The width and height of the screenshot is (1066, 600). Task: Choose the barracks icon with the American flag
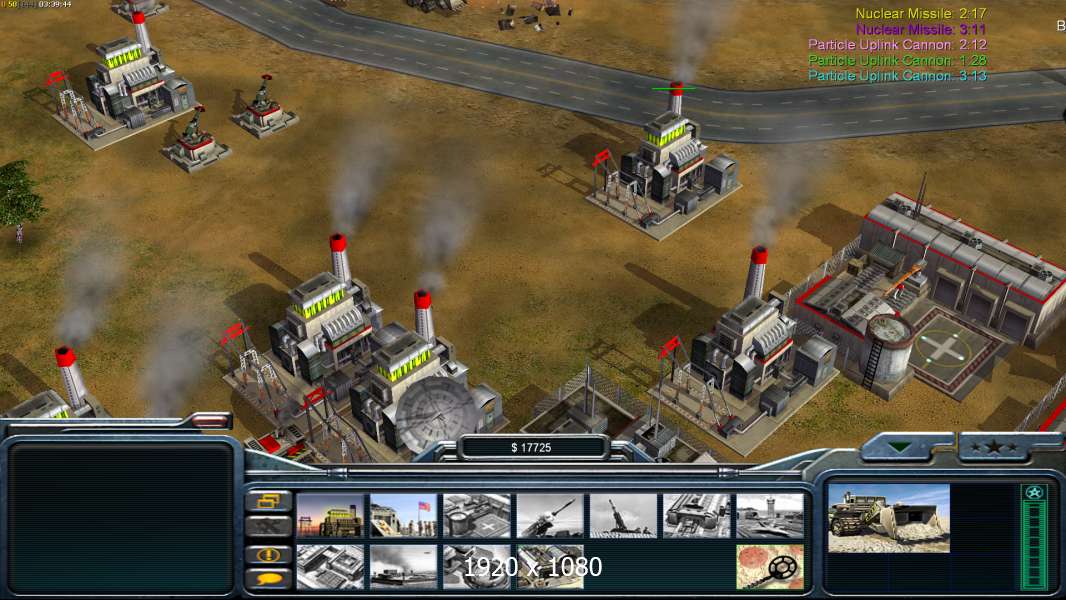[x=403, y=516]
